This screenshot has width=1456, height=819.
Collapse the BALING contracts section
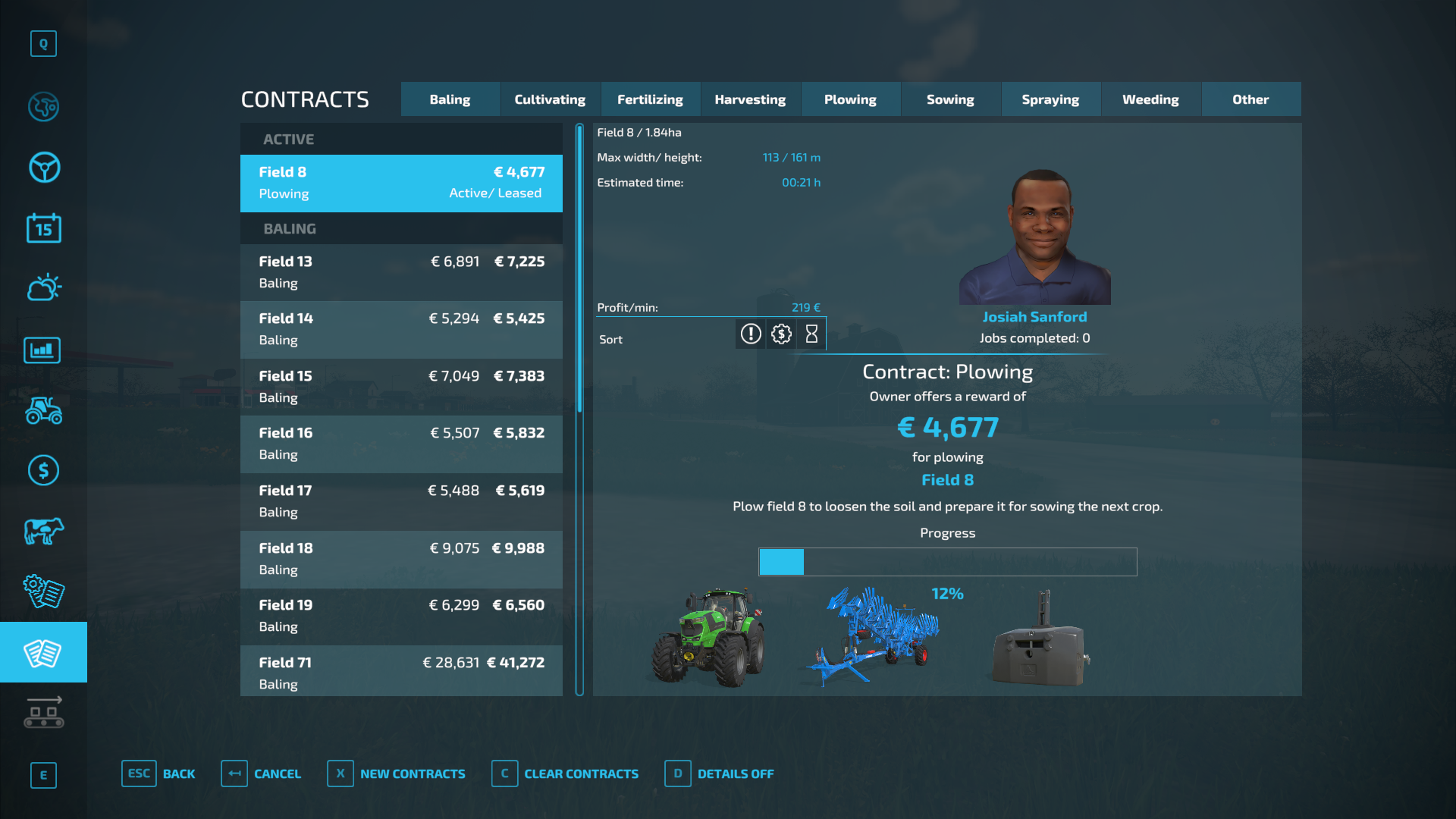click(400, 228)
